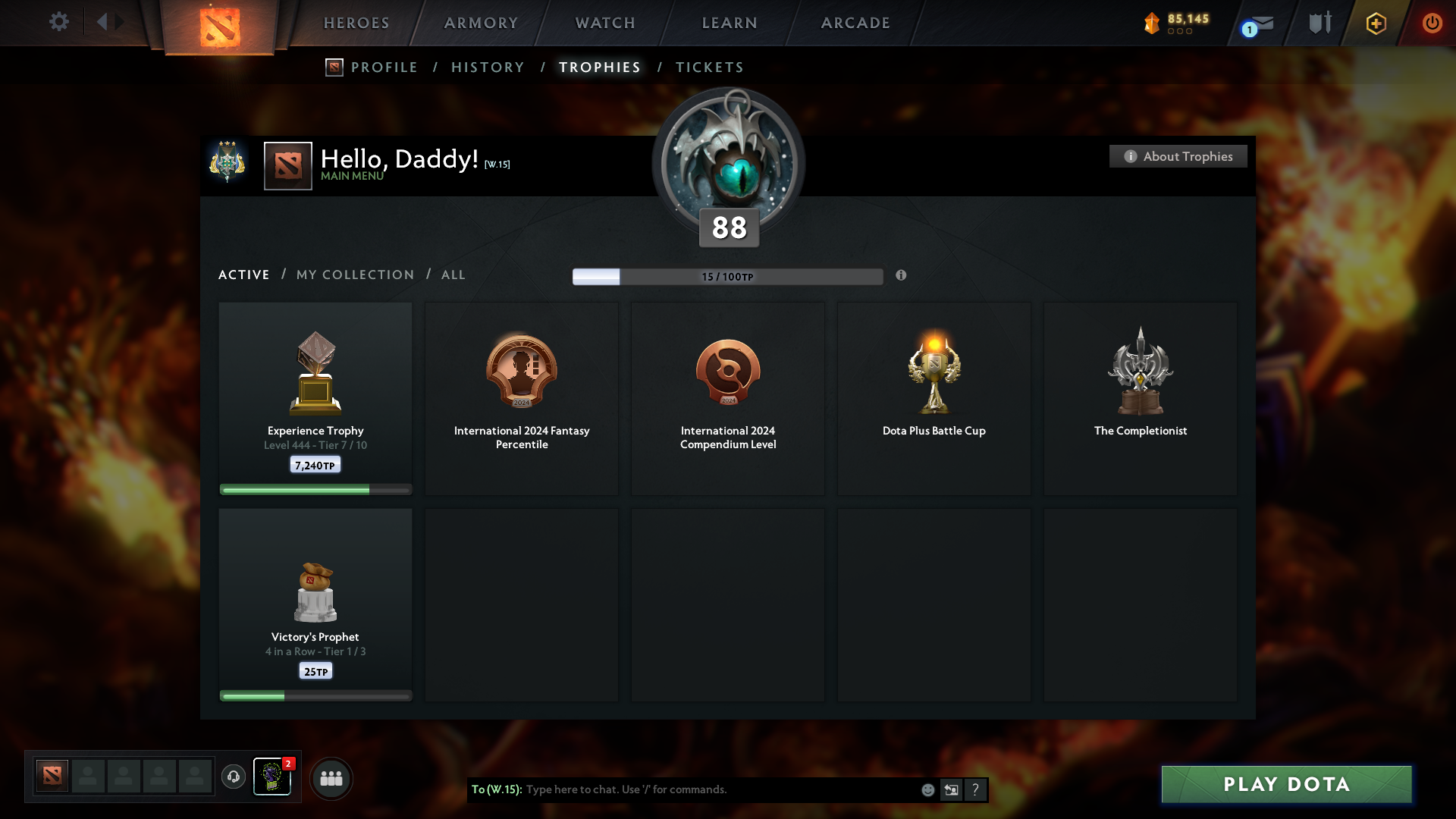This screenshot has height=819, width=1456.
Task: Click the question mark chat help icon
Action: click(x=975, y=789)
